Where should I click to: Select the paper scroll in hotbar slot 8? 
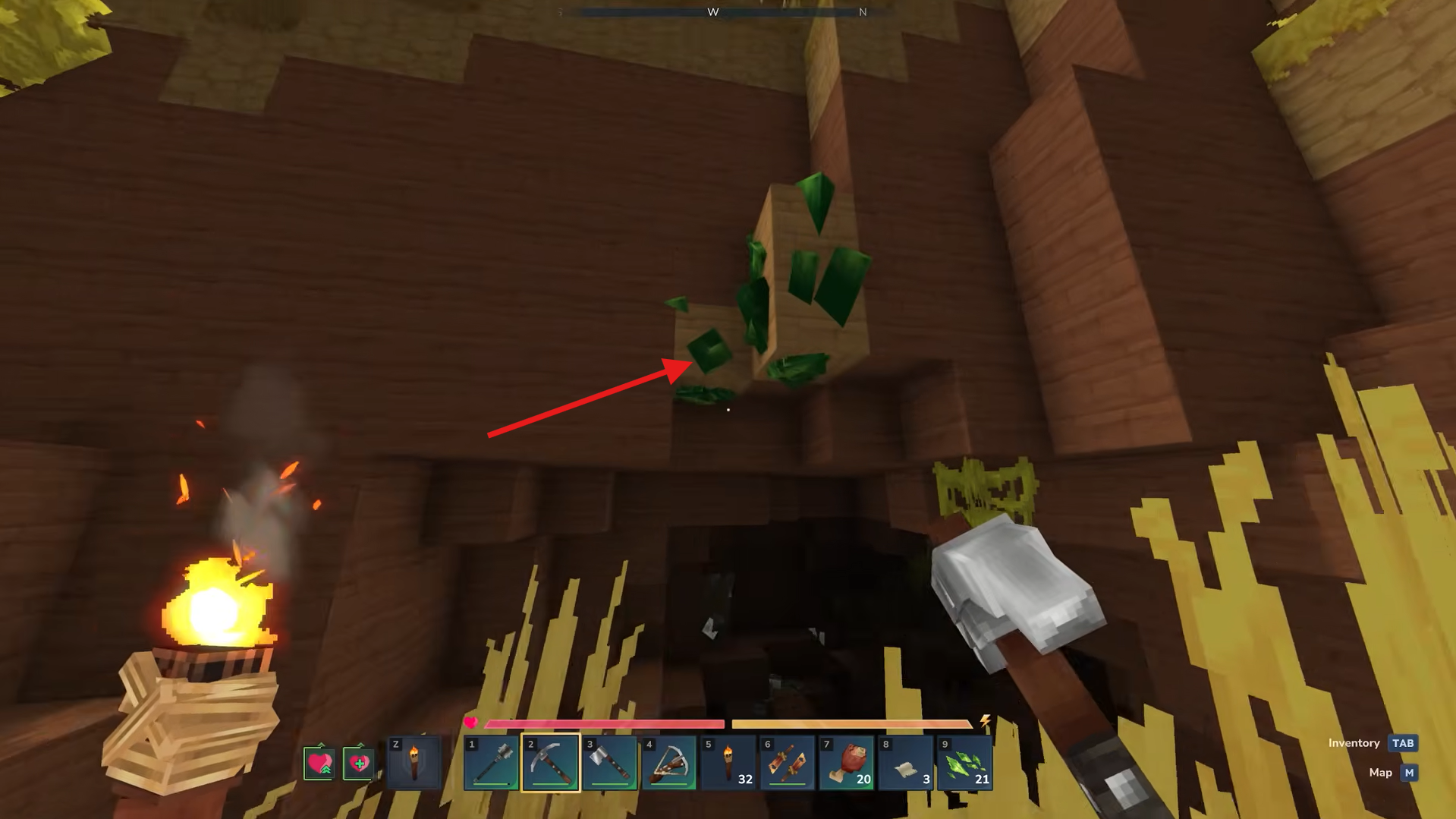coord(905,763)
